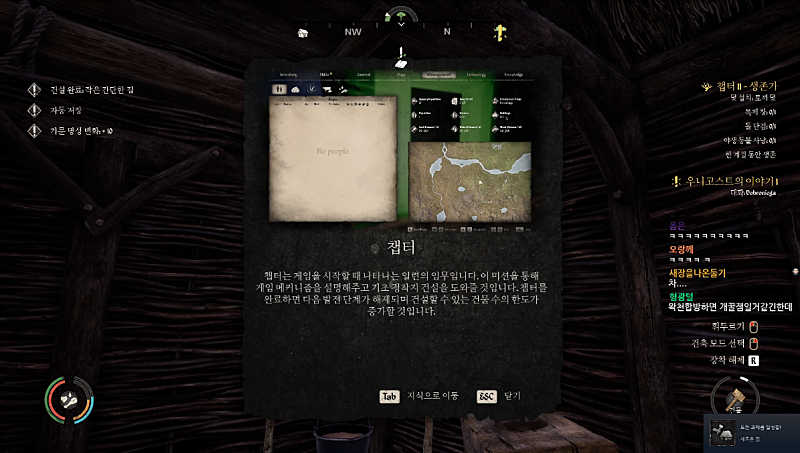Open the achievement popup in the corner

click(751, 432)
